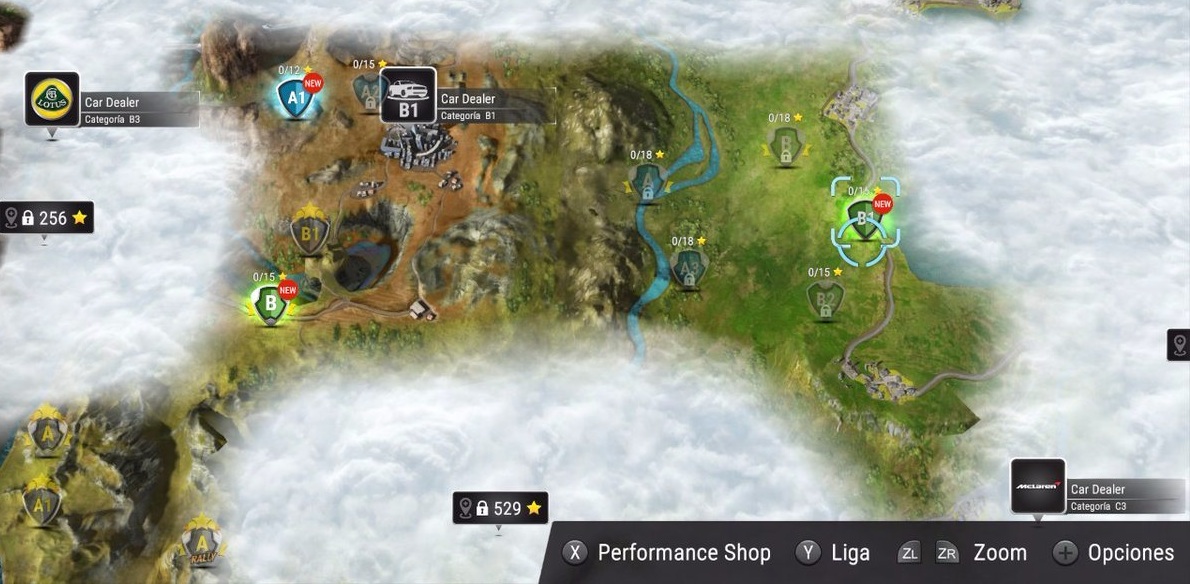Screen dimensions: 1190x584
Task: Open the Liga screen
Action: pos(833,553)
